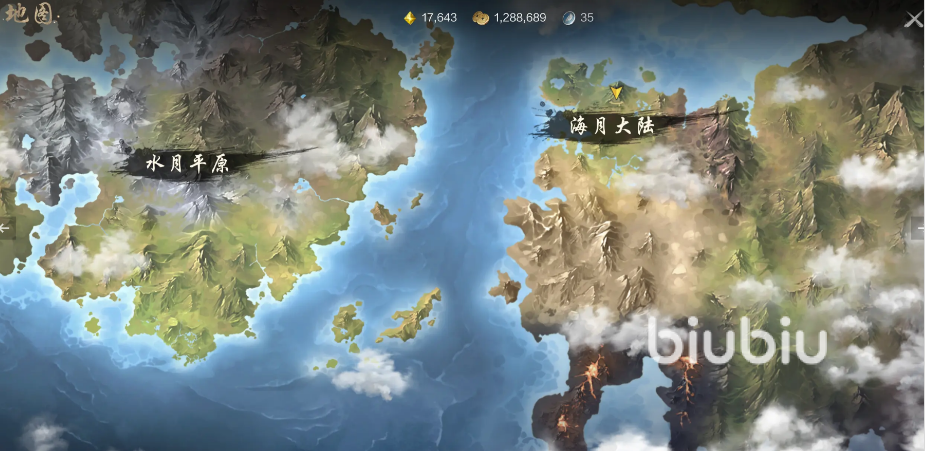Select the 水月平原 region label
This screenshot has width=925, height=451.
[188, 164]
